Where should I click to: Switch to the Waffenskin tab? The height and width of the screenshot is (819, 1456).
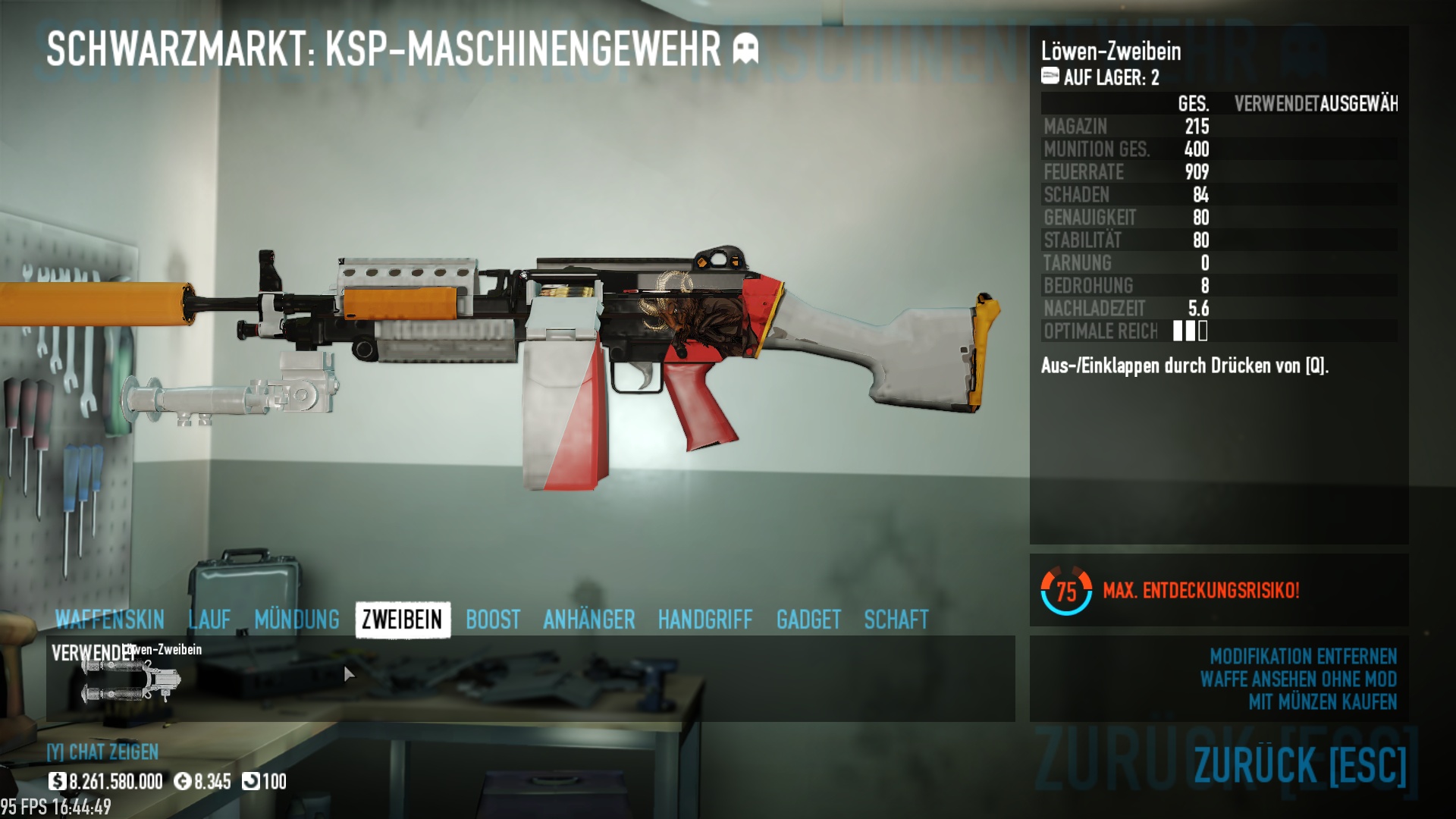point(109,620)
